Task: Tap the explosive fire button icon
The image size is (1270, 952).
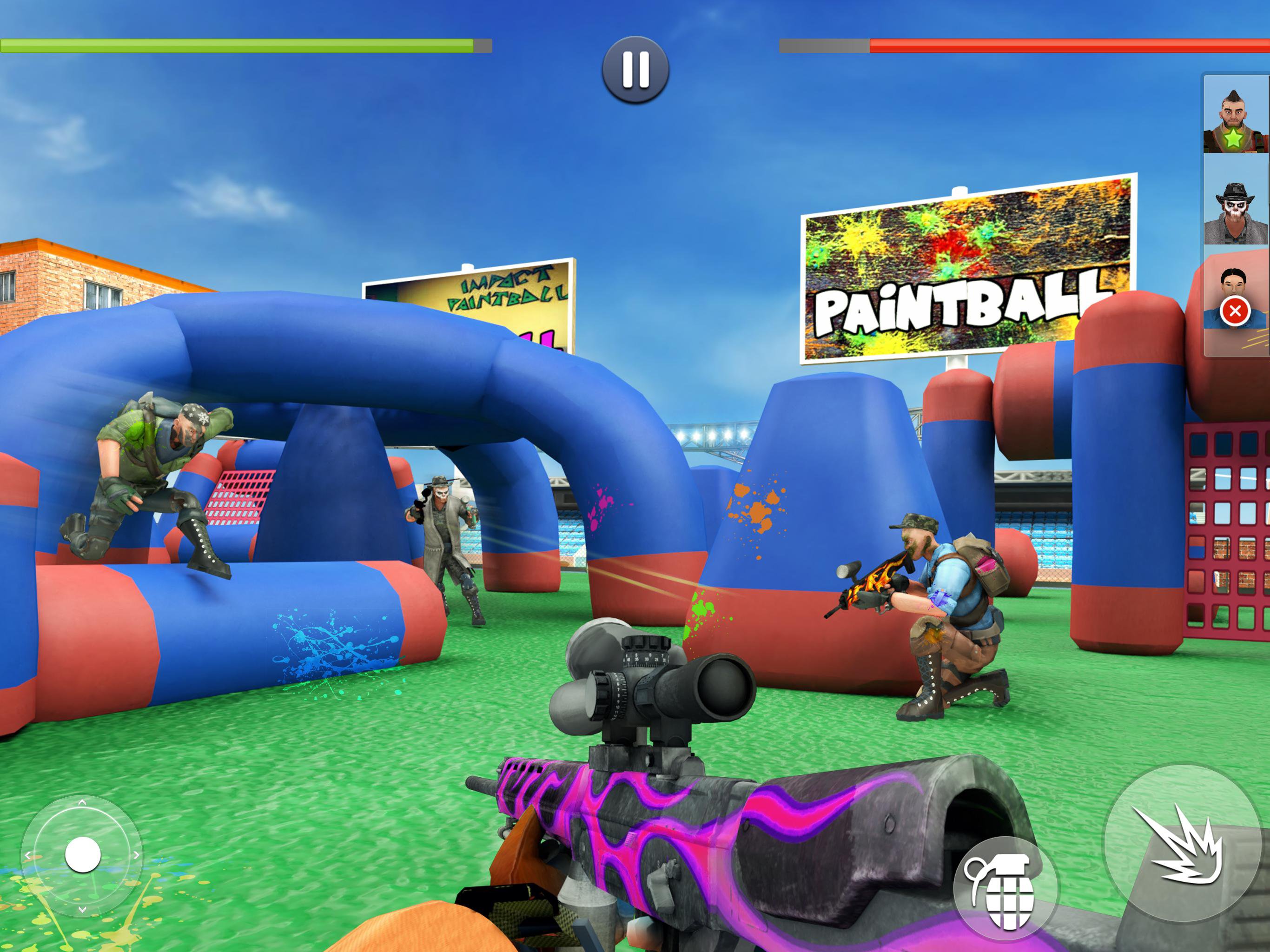Action: pyautogui.click(x=1185, y=841)
